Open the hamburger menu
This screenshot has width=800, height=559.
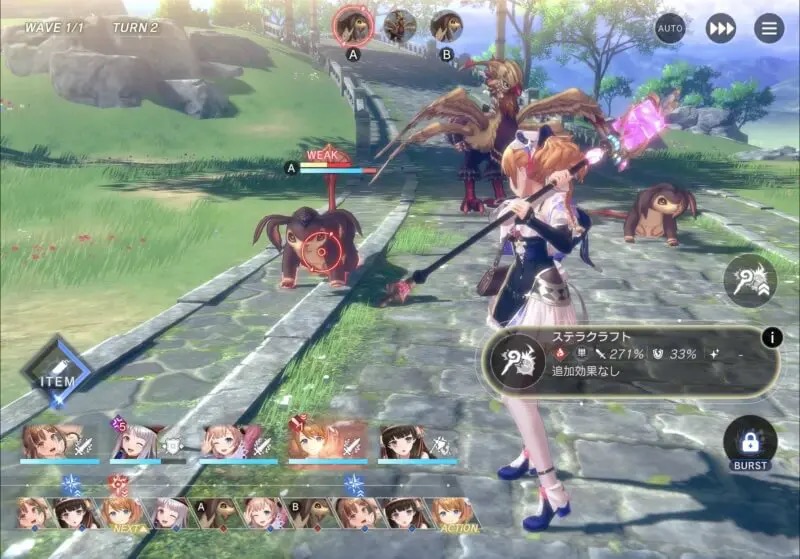tap(769, 28)
